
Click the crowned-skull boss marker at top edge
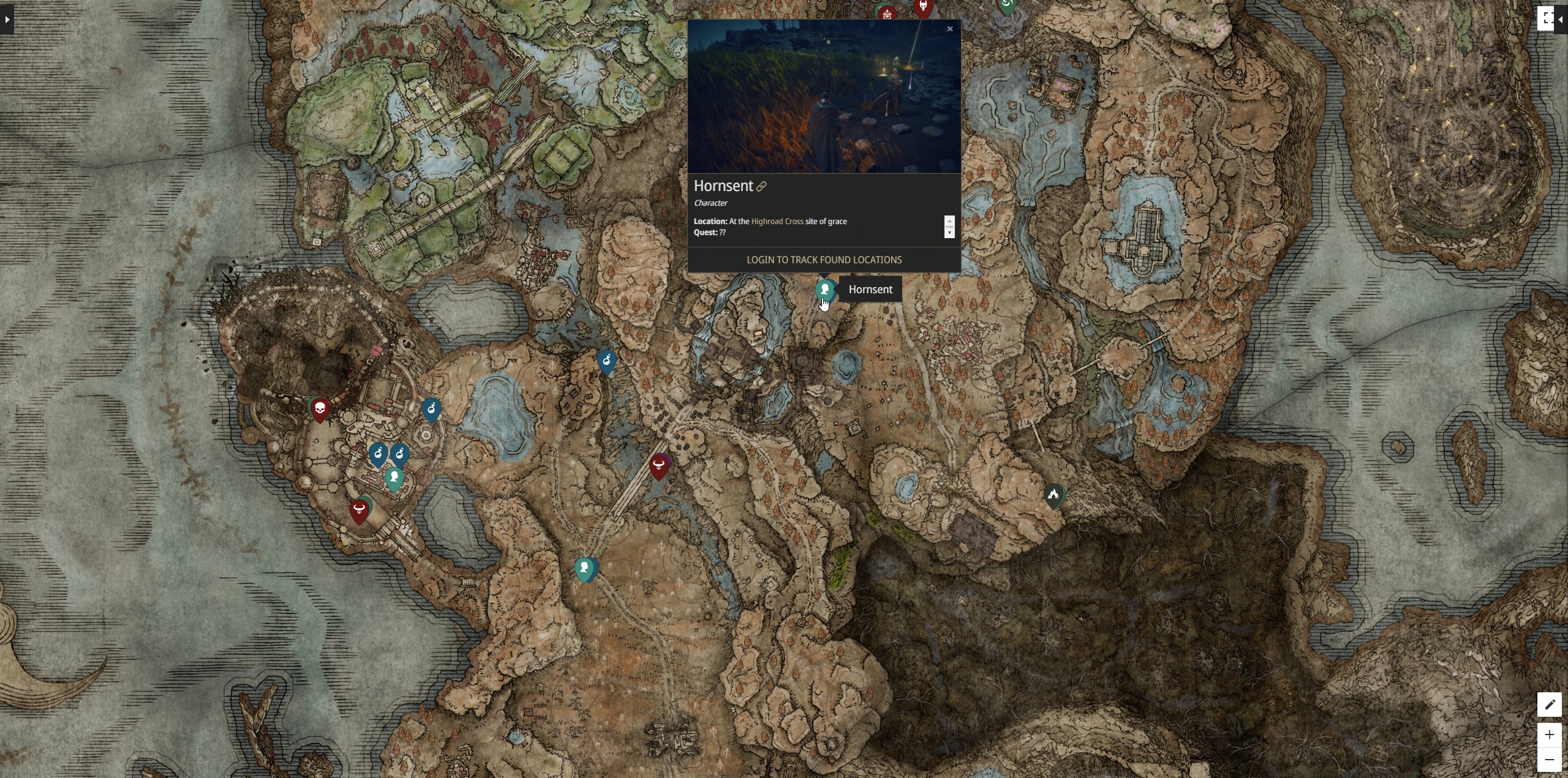[887, 12]
